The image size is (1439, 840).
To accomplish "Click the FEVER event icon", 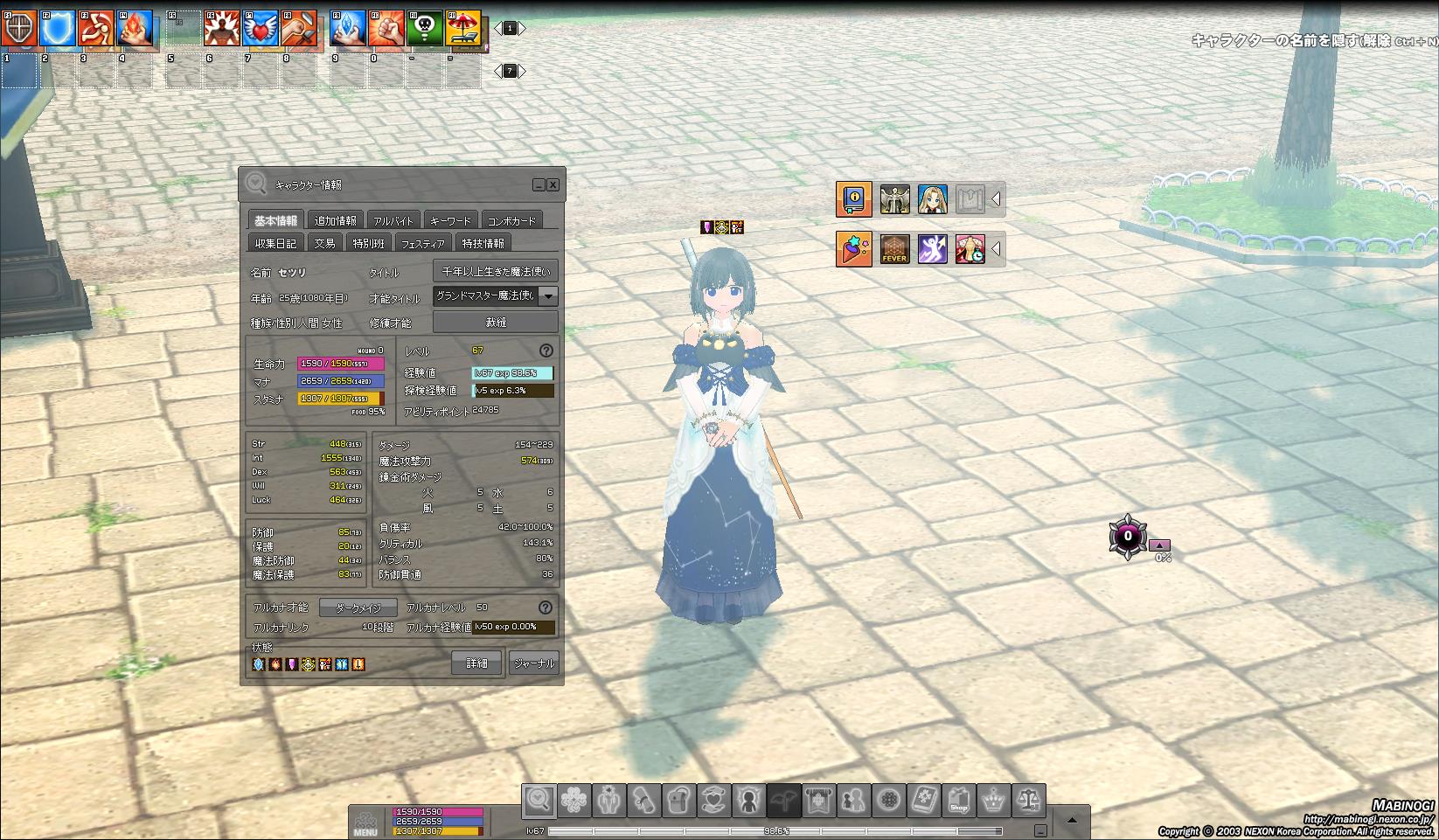I will [x=894, y=248].
